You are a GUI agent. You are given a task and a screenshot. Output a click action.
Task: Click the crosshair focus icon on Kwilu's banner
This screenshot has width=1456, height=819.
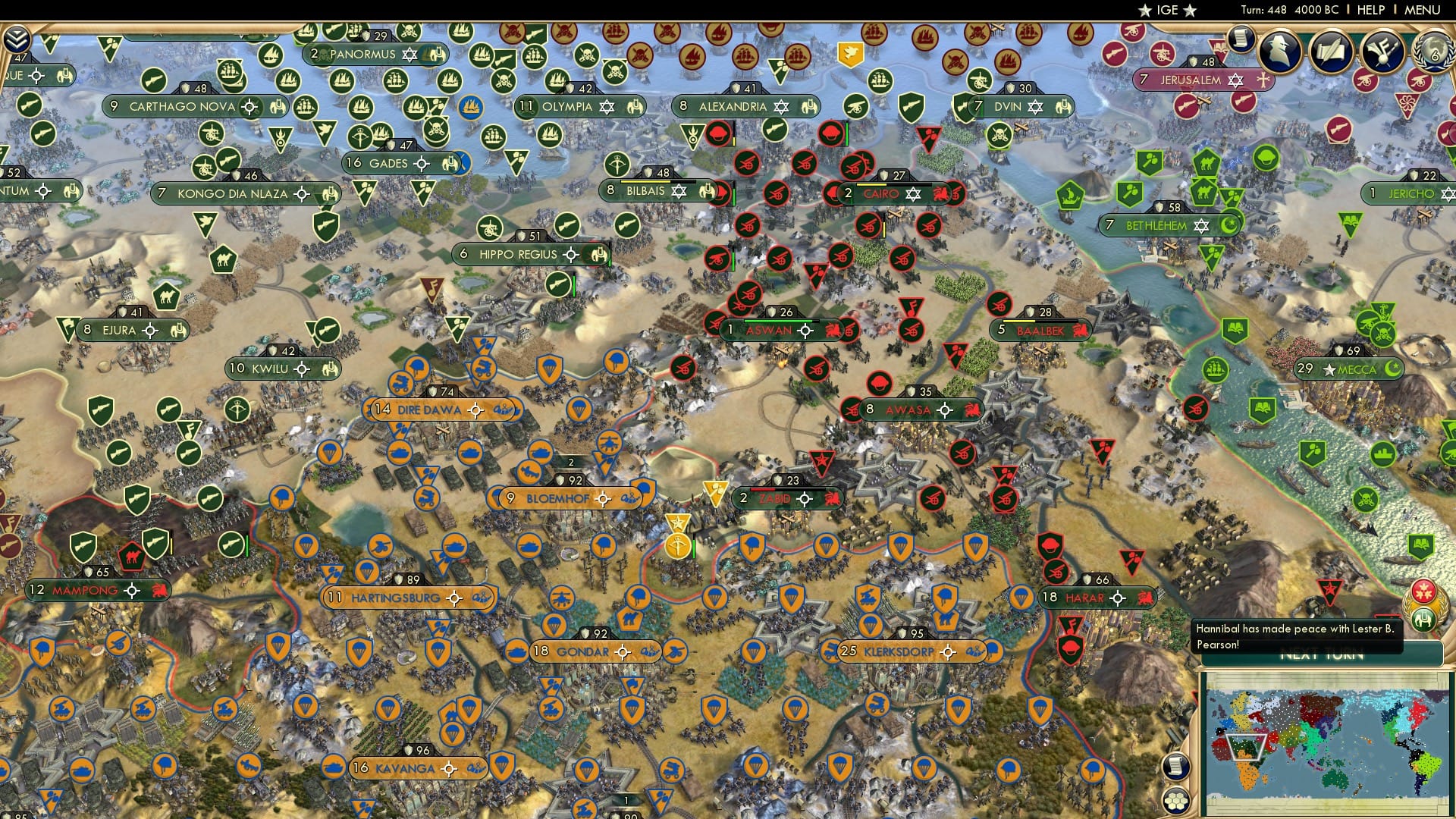pyautogui.click(x=302, y=369)
